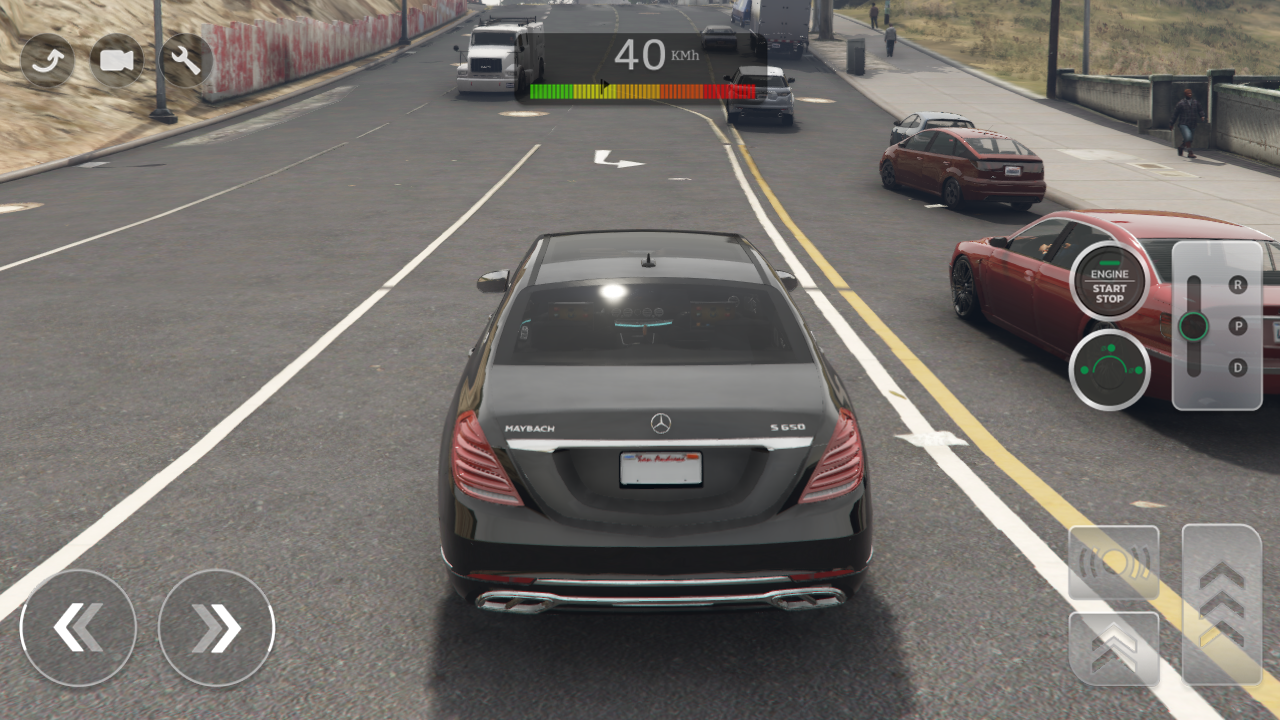
Task: Select Park with the P button
Action: (x=1236, y=325)
